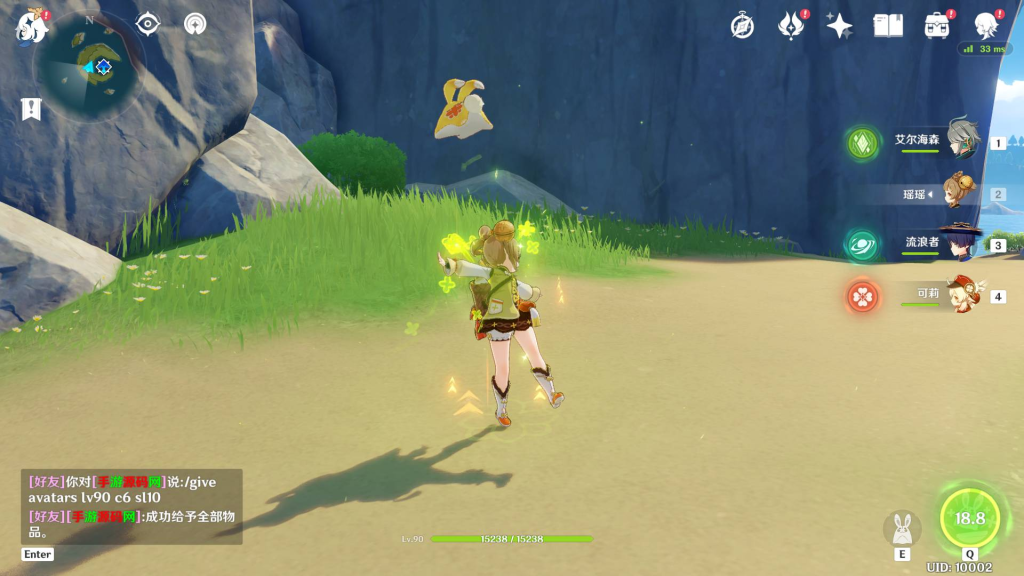Open the winged events icon
The image size is (1024, 576).
(x=791, y=26)
